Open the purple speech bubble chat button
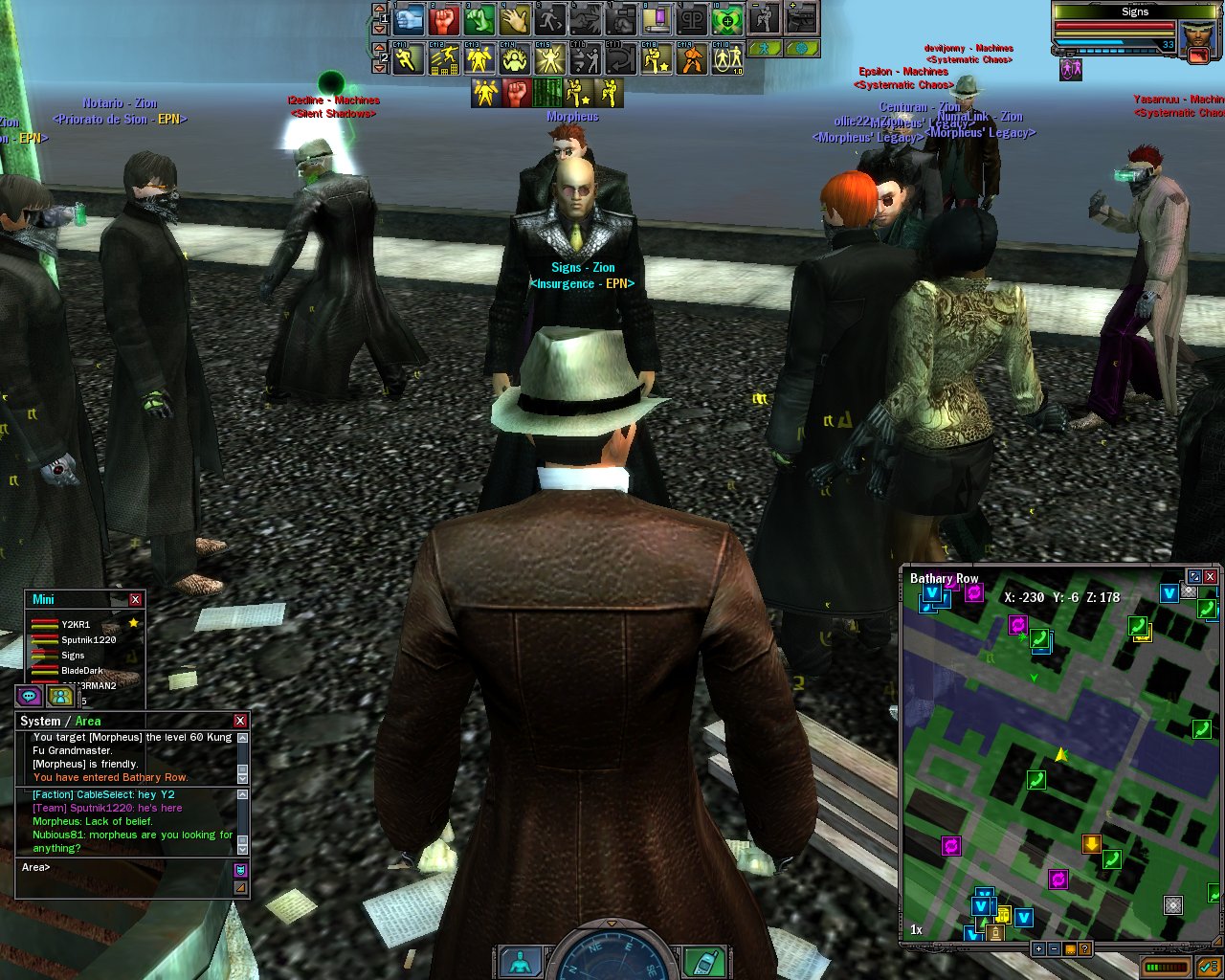The image size is (1225, 980). [29, 696]
